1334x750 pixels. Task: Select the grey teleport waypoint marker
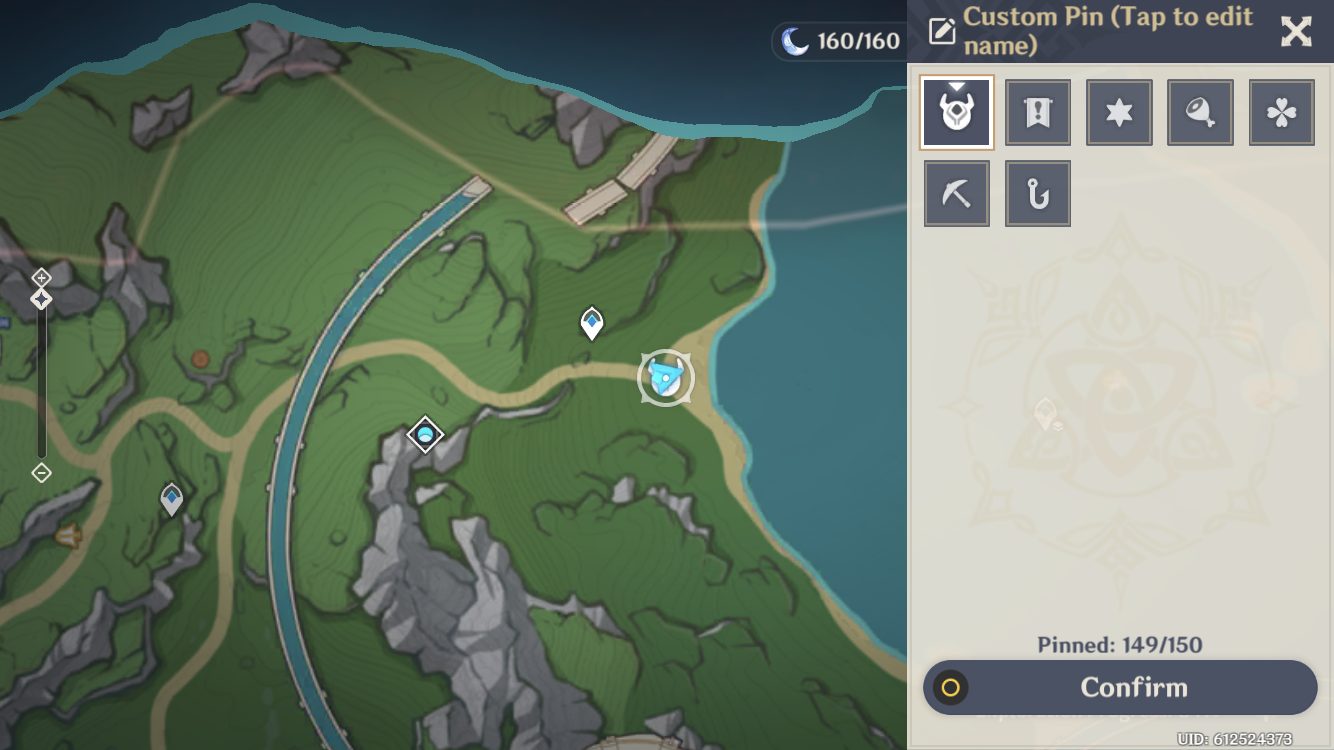[172, 498]
